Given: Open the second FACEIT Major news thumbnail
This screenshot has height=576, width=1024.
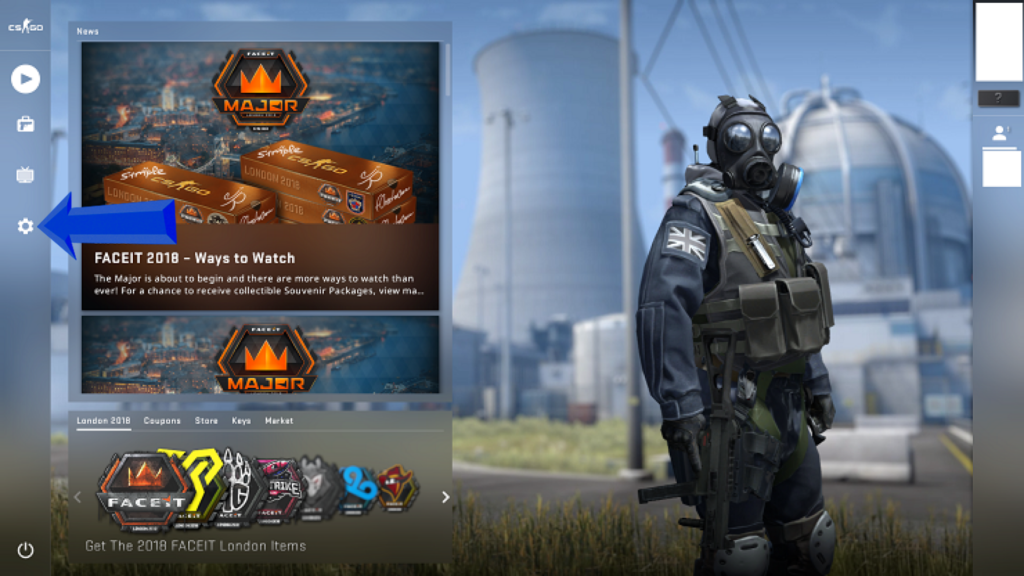Looking at the screenshot, I should coord(260,355).
